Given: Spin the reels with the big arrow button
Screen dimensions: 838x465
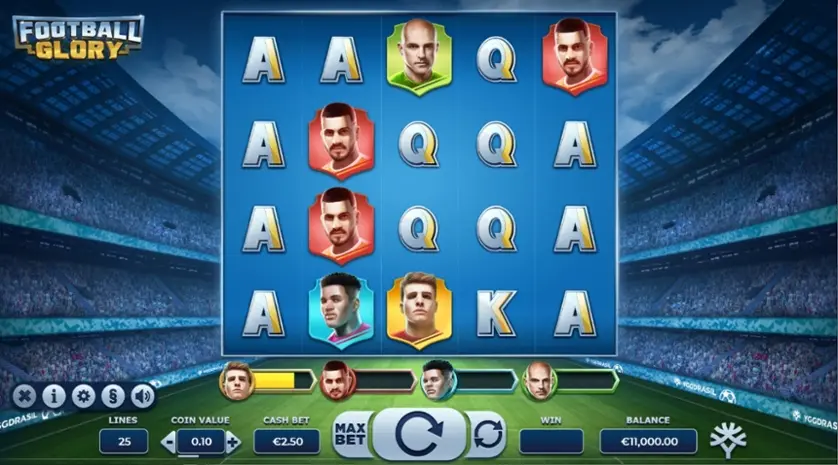Looking at the screenshot, I should pos(417,435).
